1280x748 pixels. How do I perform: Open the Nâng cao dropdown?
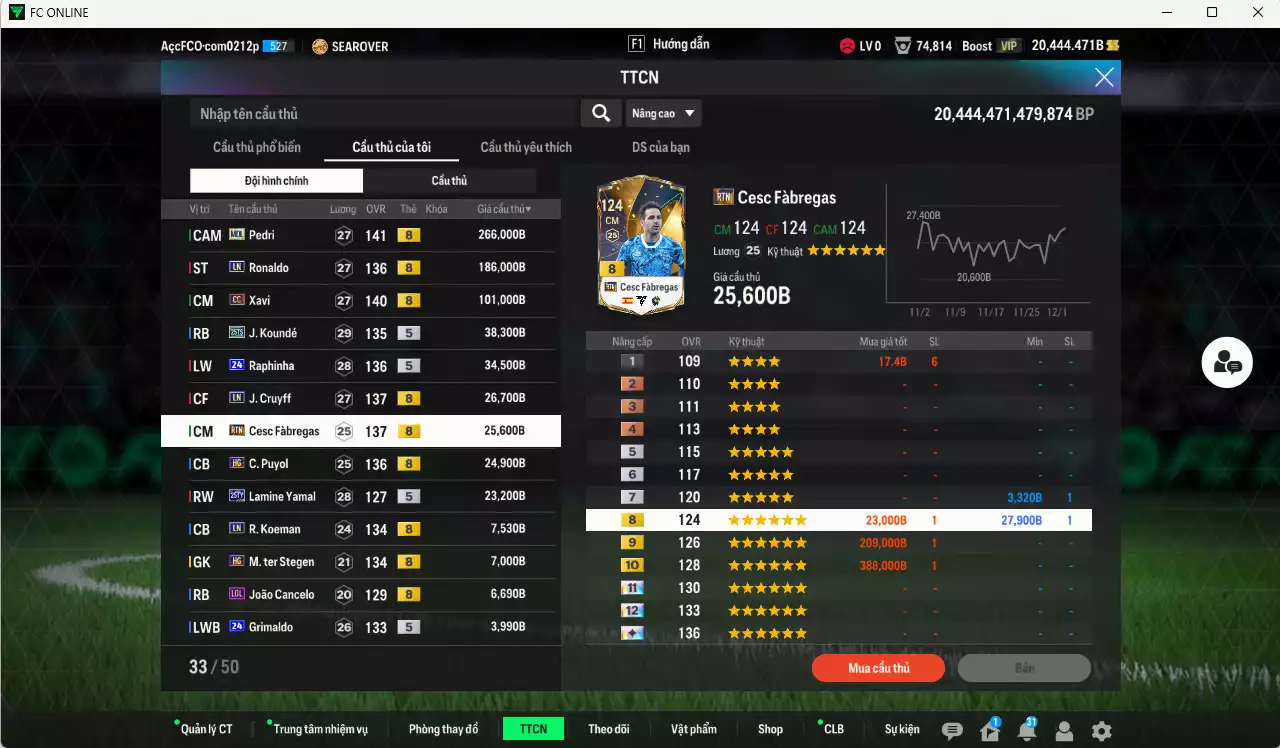(x=663, y=113)
